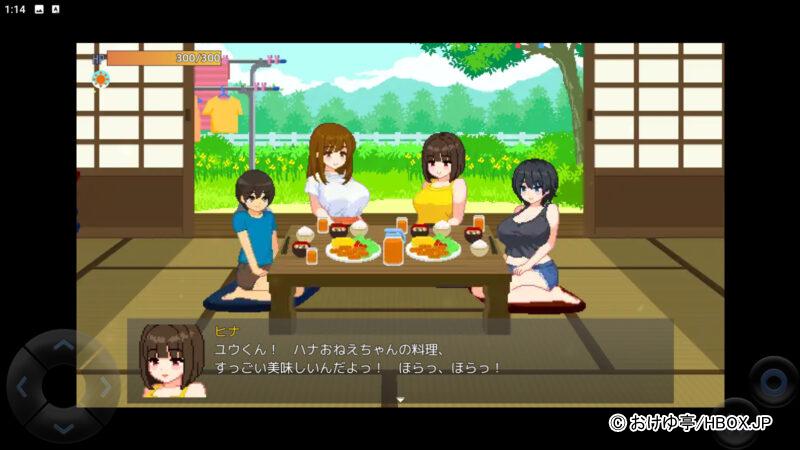Advance the dialogue with the white arrow
The width and height of the screenshot is (800, 450).
click(x=400, y=400)
